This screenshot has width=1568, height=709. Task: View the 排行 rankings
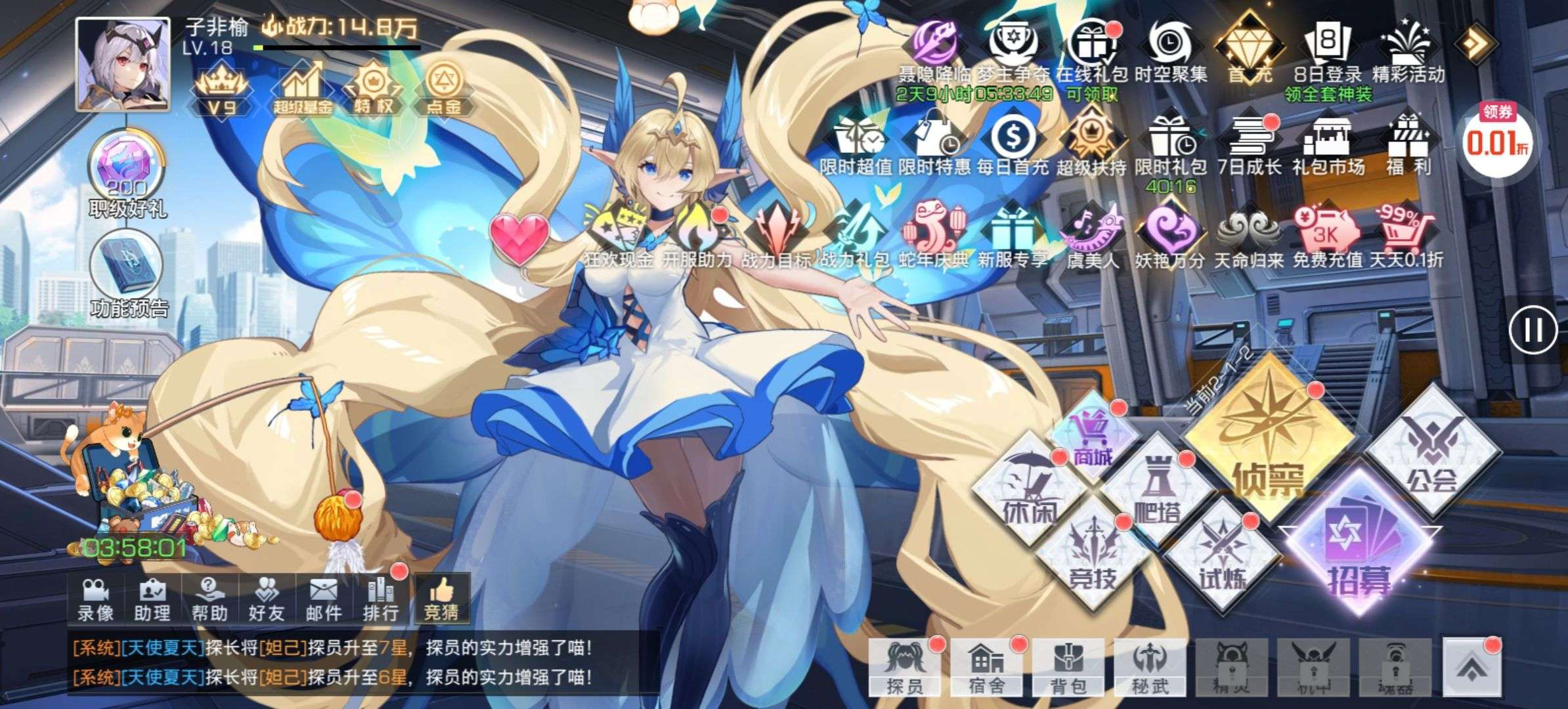(381, 599)
